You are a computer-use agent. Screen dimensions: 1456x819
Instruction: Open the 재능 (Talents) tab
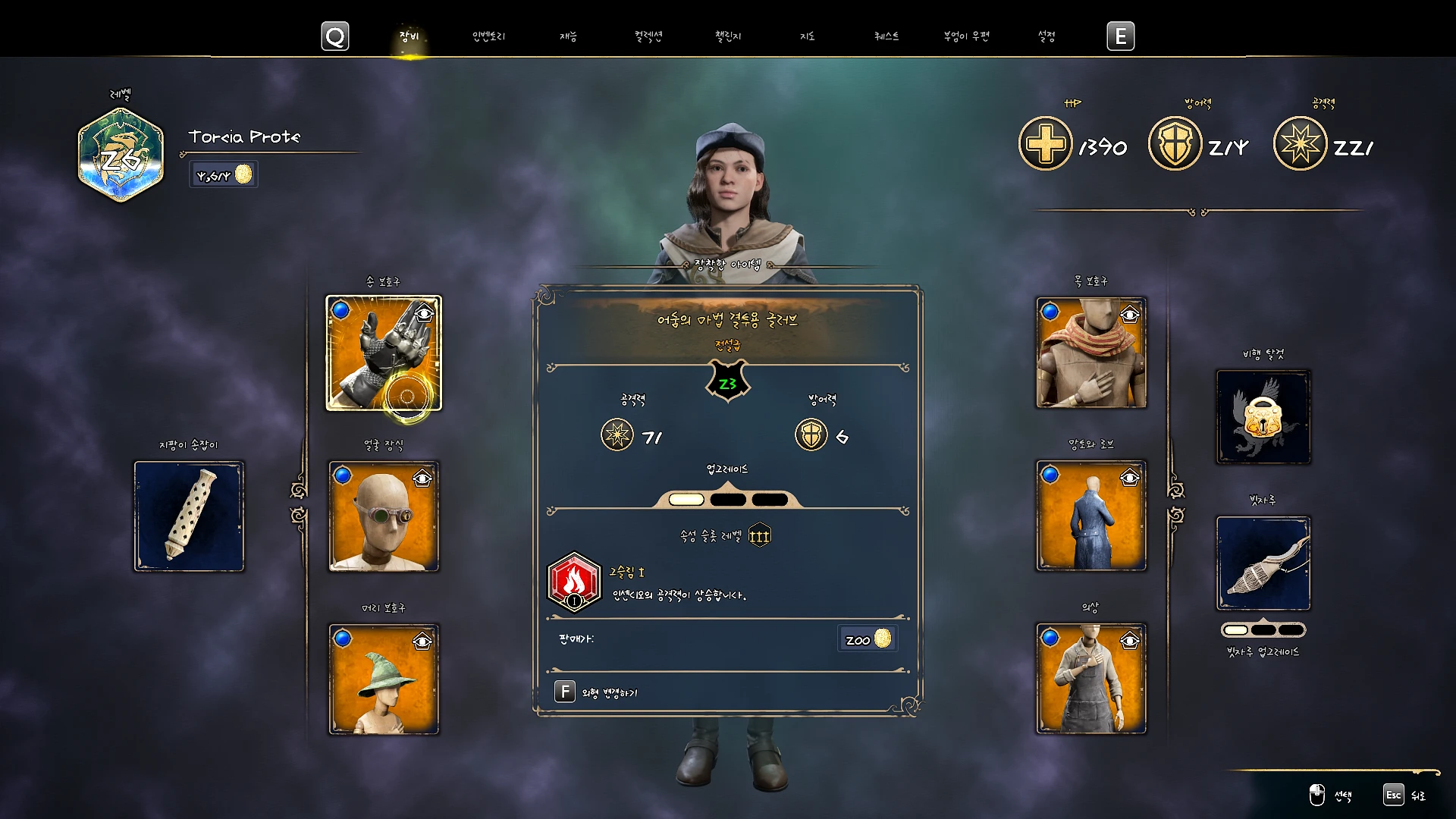point(568,36)
